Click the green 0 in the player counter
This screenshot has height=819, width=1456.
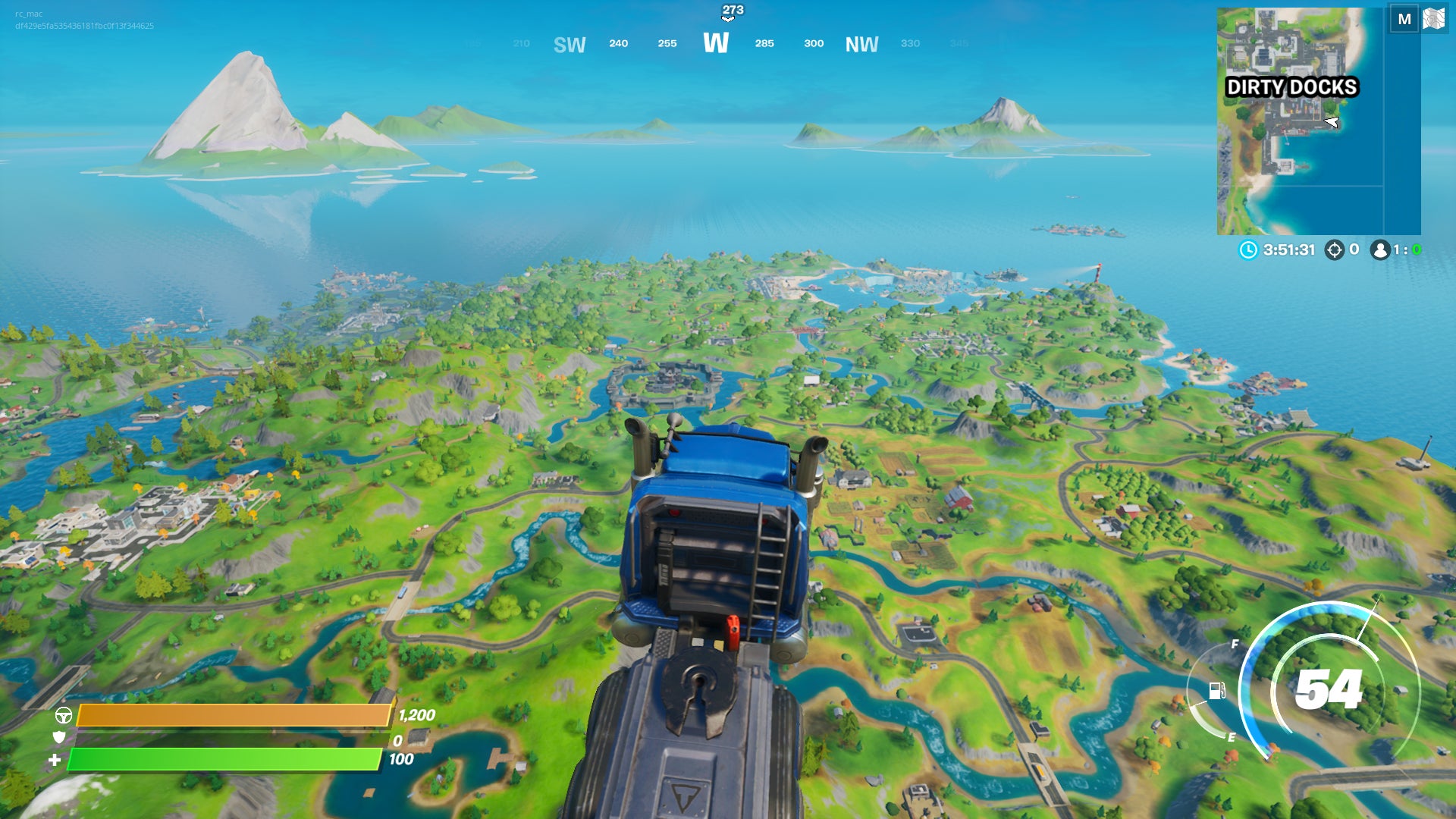click(x=1417, y=250)
